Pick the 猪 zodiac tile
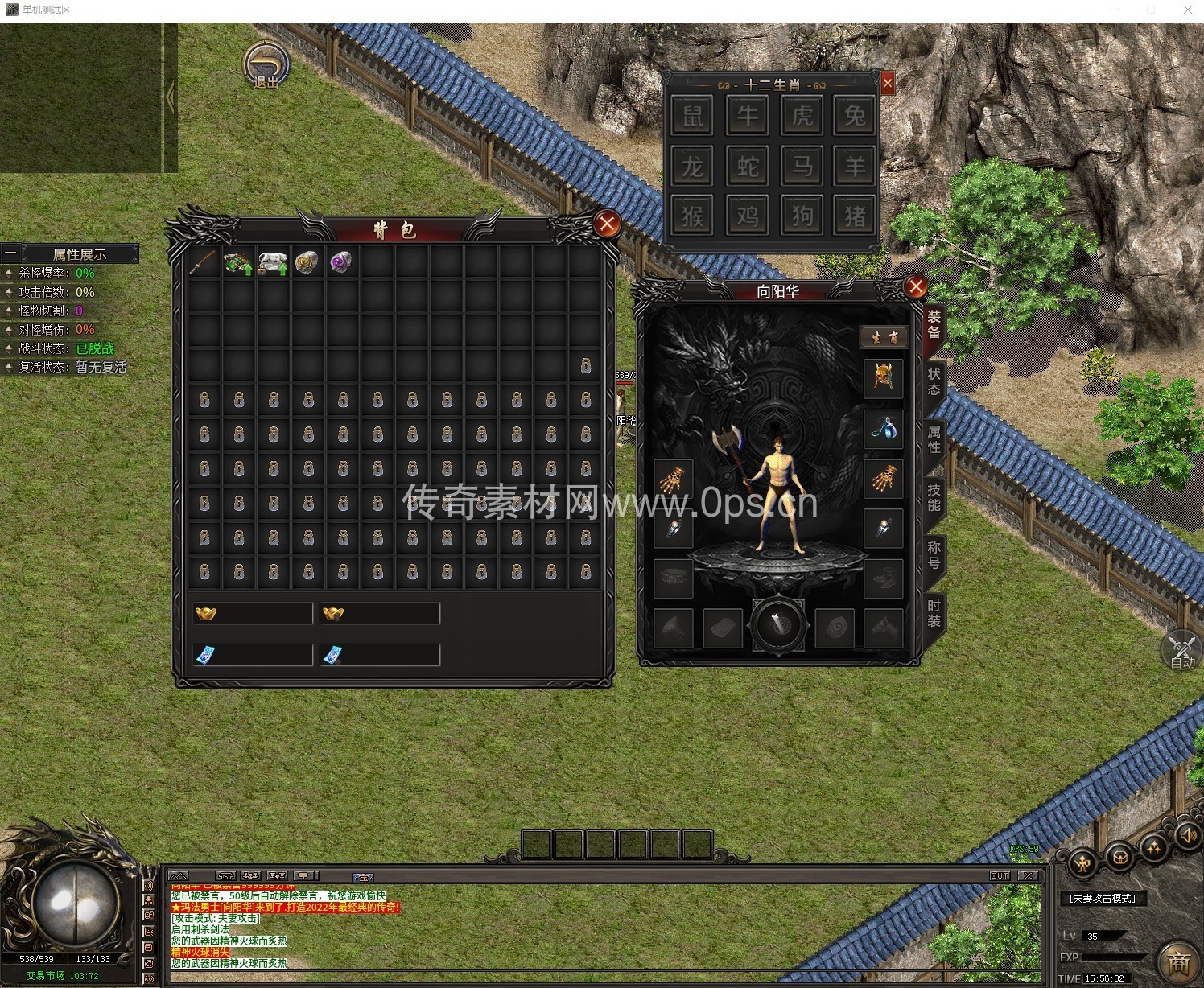 click(855, 216)
